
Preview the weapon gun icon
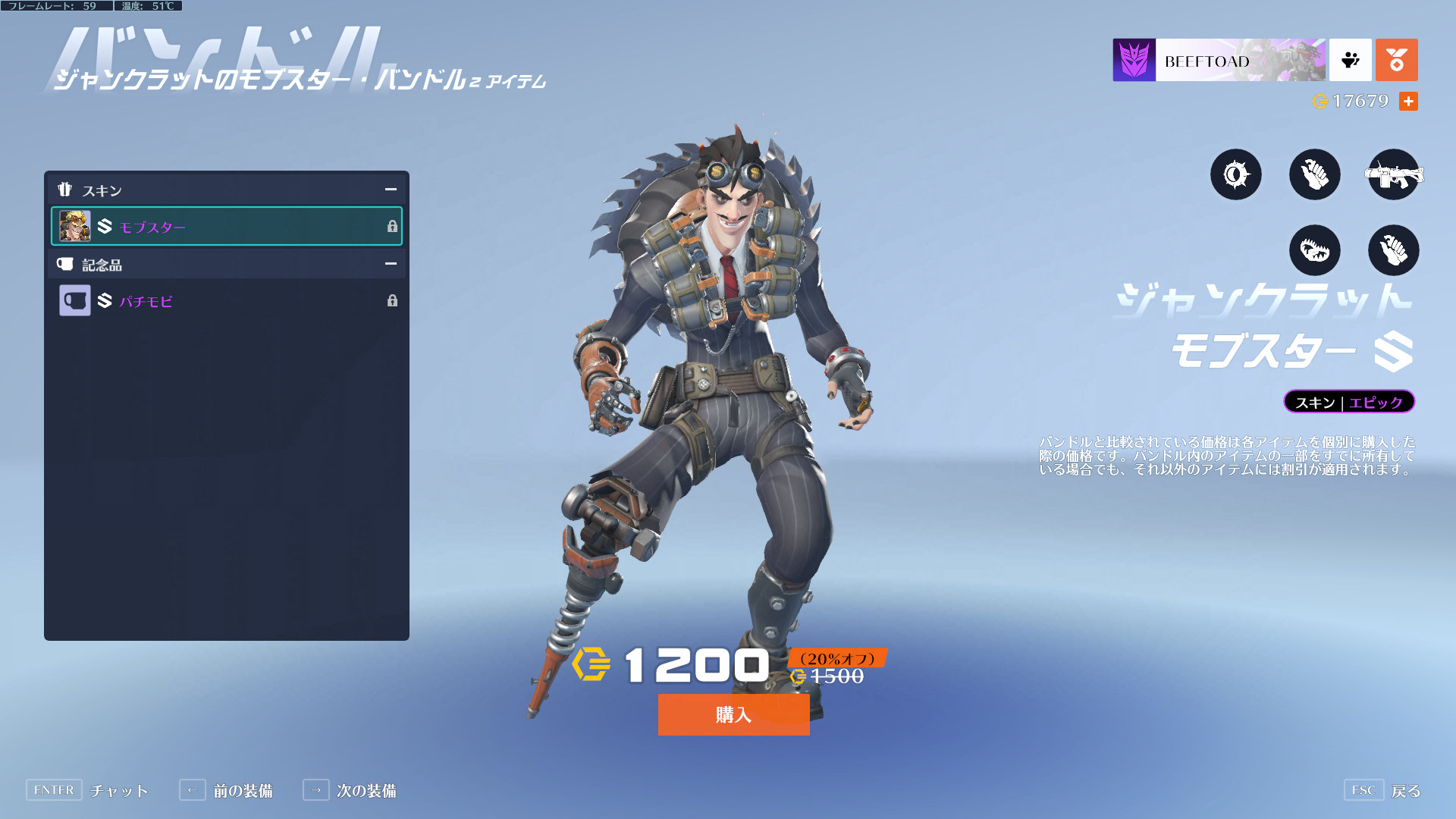(x=1393, y=175)
